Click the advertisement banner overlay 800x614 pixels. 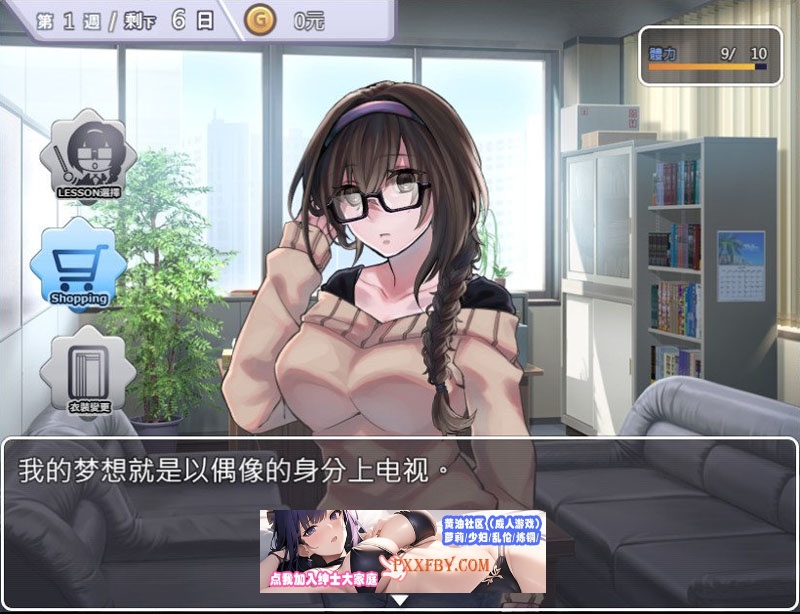tap(403, 551)
